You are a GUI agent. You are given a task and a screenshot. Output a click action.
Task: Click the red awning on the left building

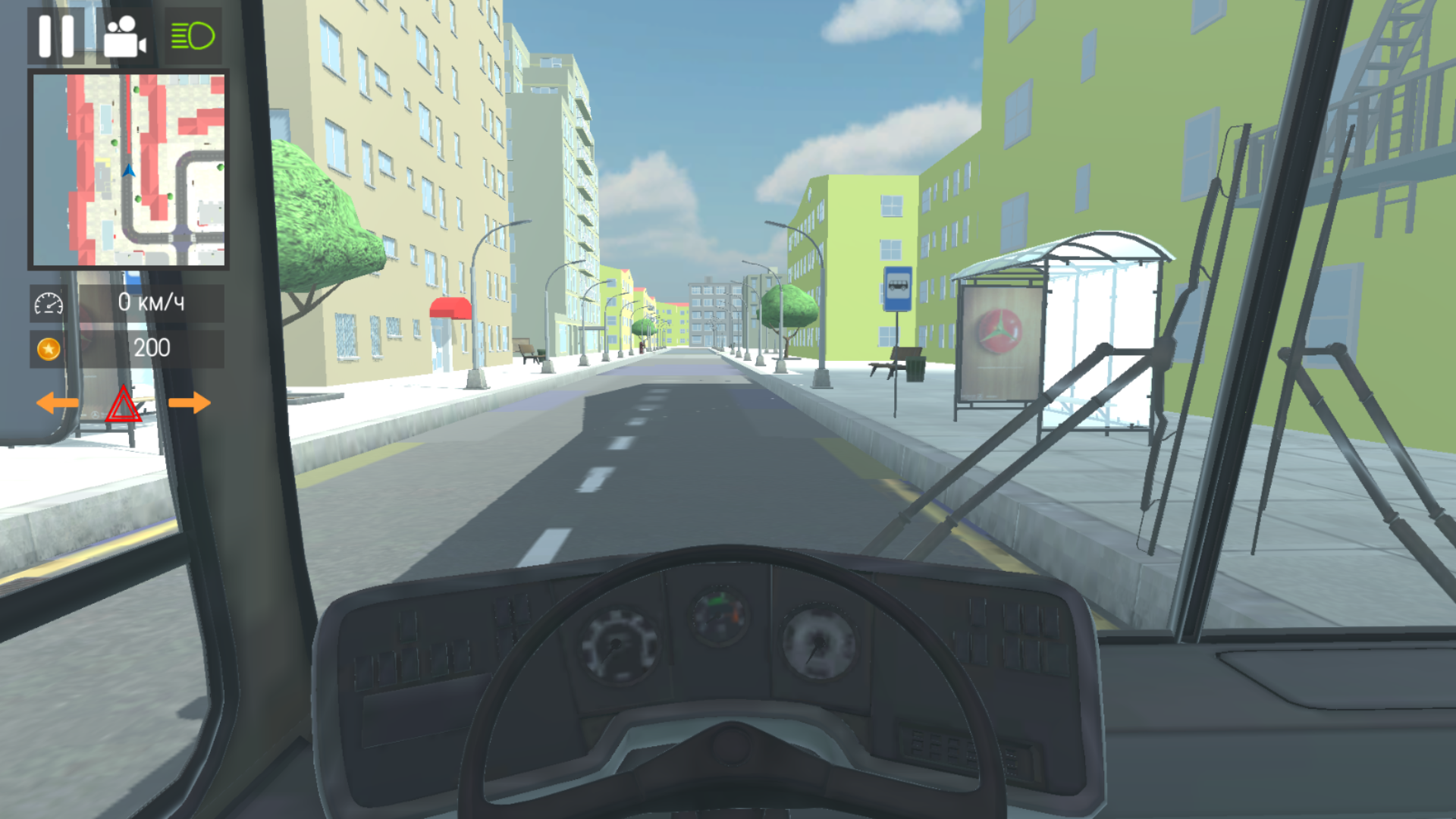[x=450, y=309]
